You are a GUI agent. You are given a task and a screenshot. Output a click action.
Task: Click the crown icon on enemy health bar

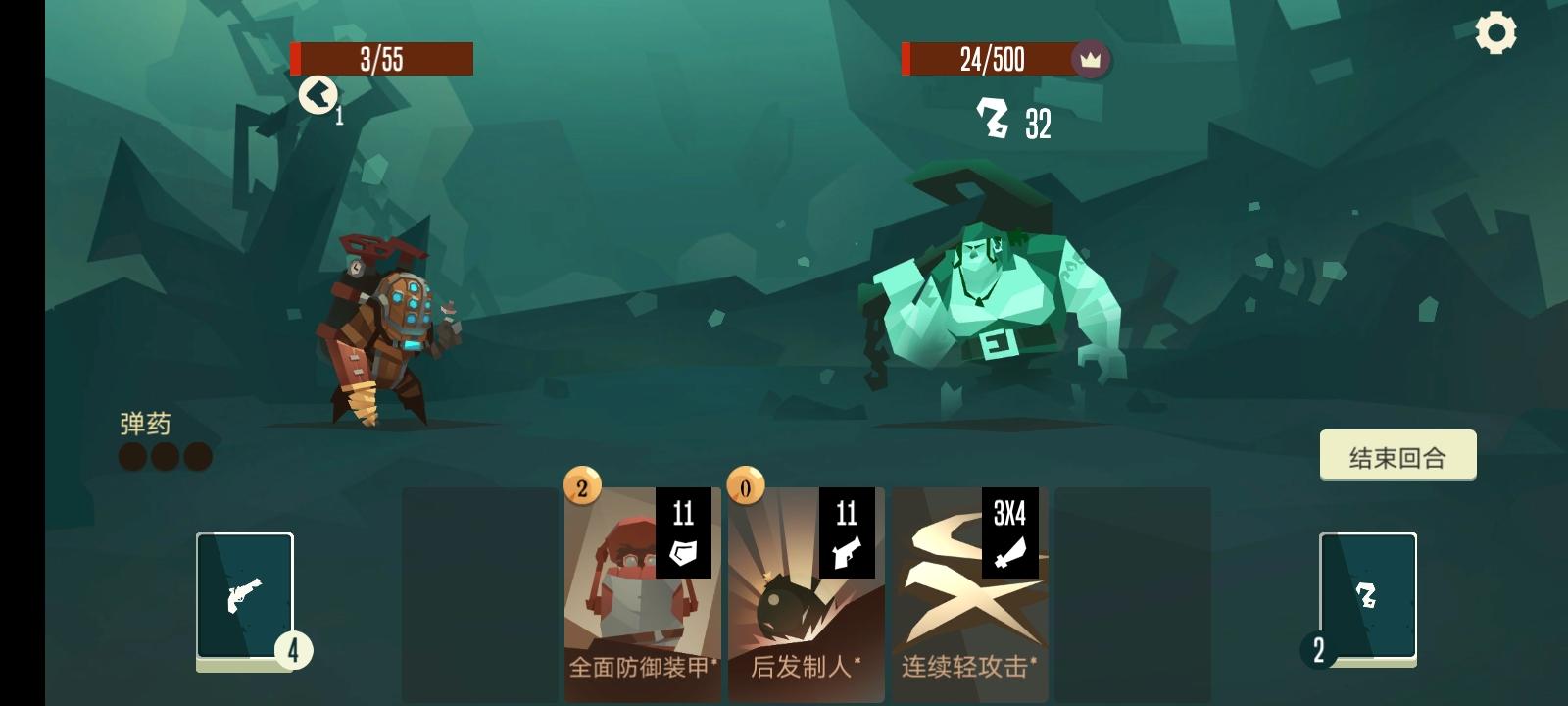(1091, 61)
